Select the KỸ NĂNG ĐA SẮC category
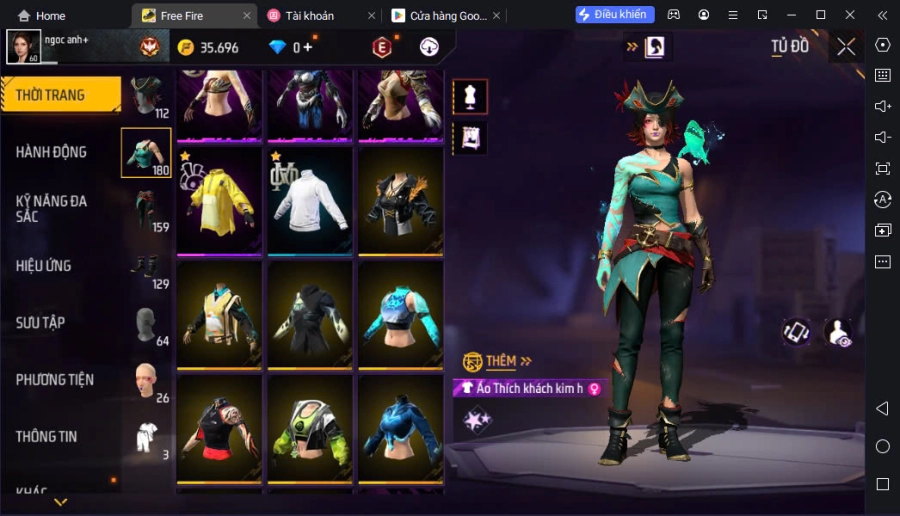This screenshot has width=900, height=516. (x=52, y=208)
